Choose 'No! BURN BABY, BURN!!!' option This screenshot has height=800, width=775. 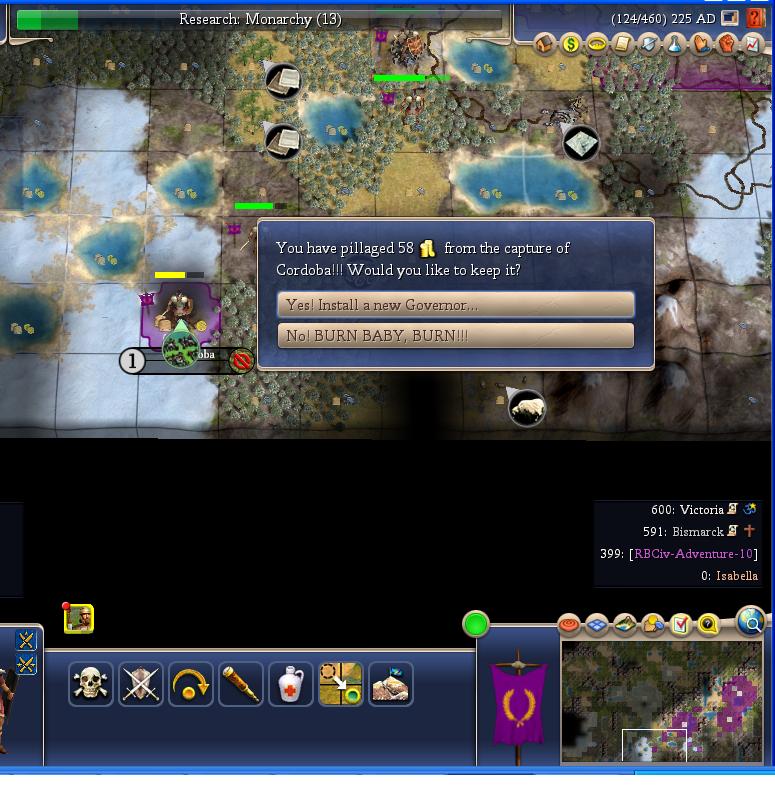[x=456, y=336]
